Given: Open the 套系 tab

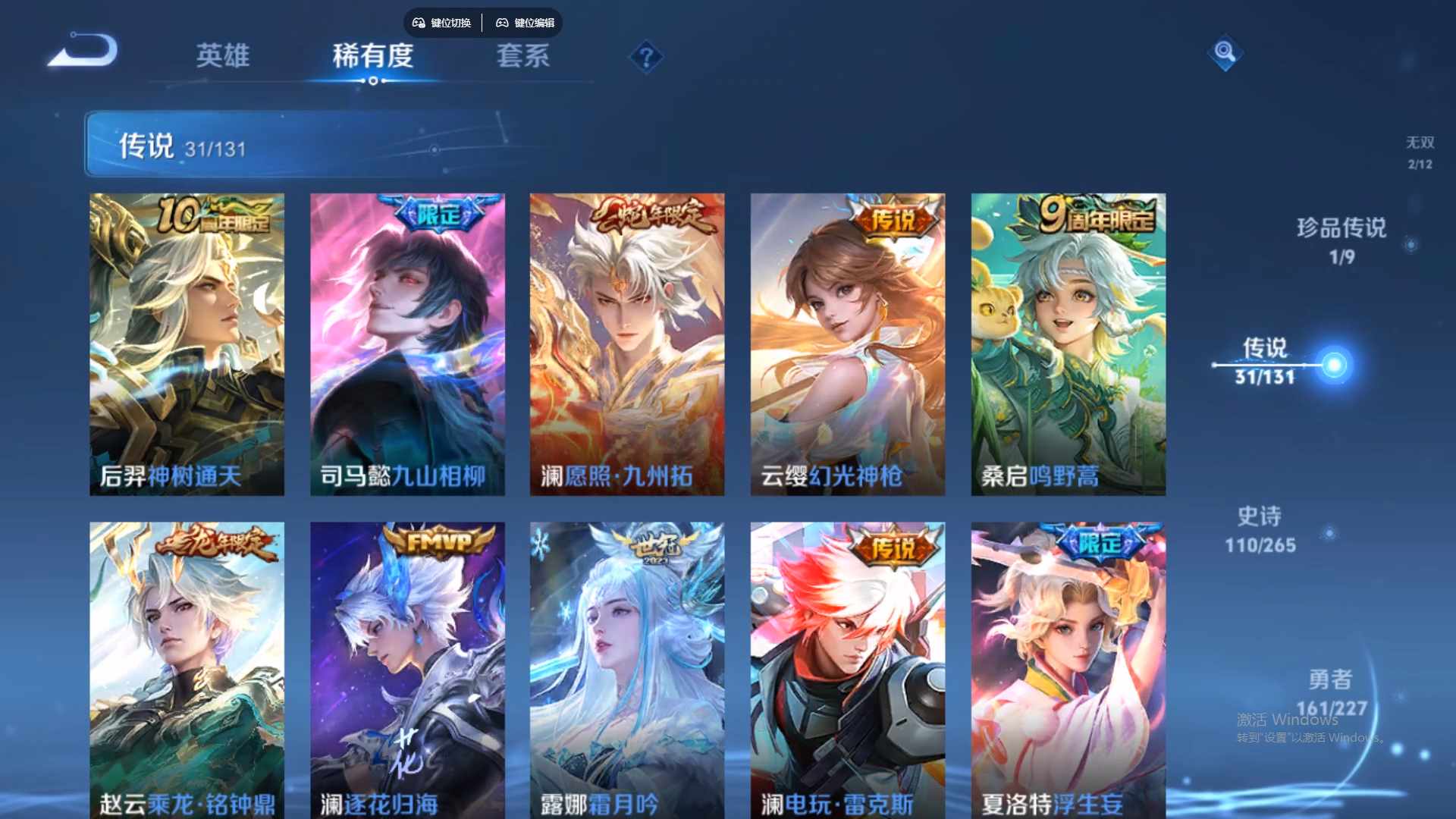Looking at the screenshot, I should coord(522,58).
